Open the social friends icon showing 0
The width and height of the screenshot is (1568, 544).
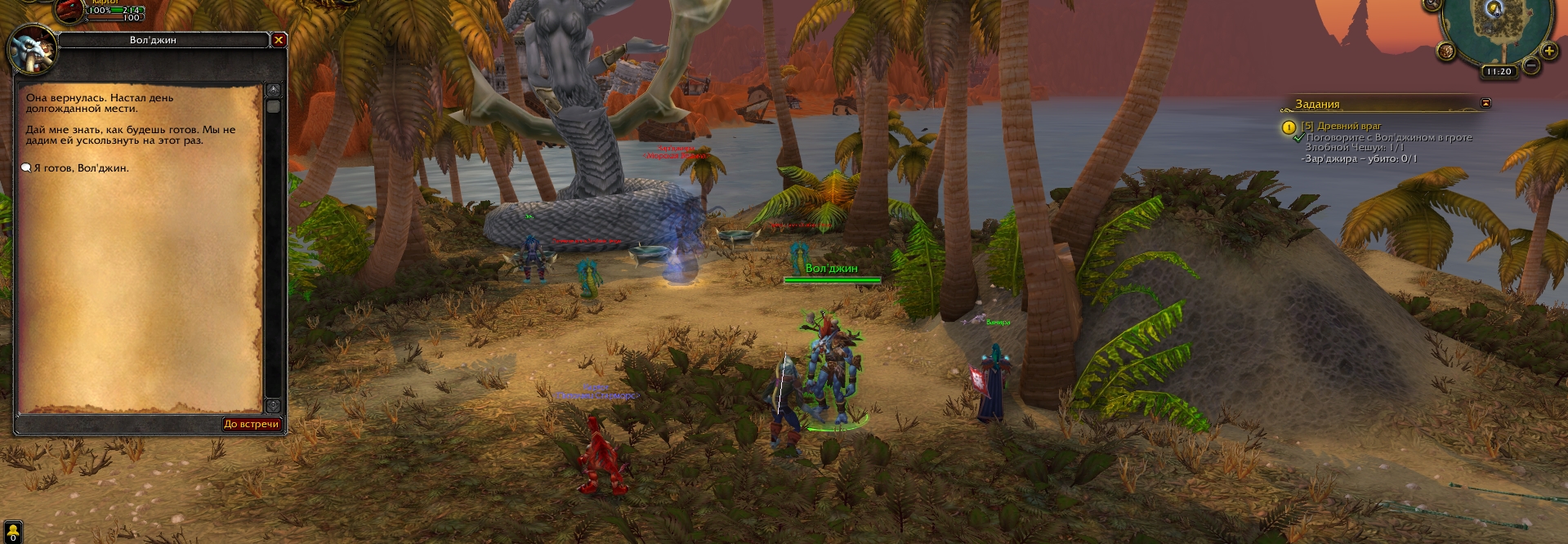click(x=12, y=533)
